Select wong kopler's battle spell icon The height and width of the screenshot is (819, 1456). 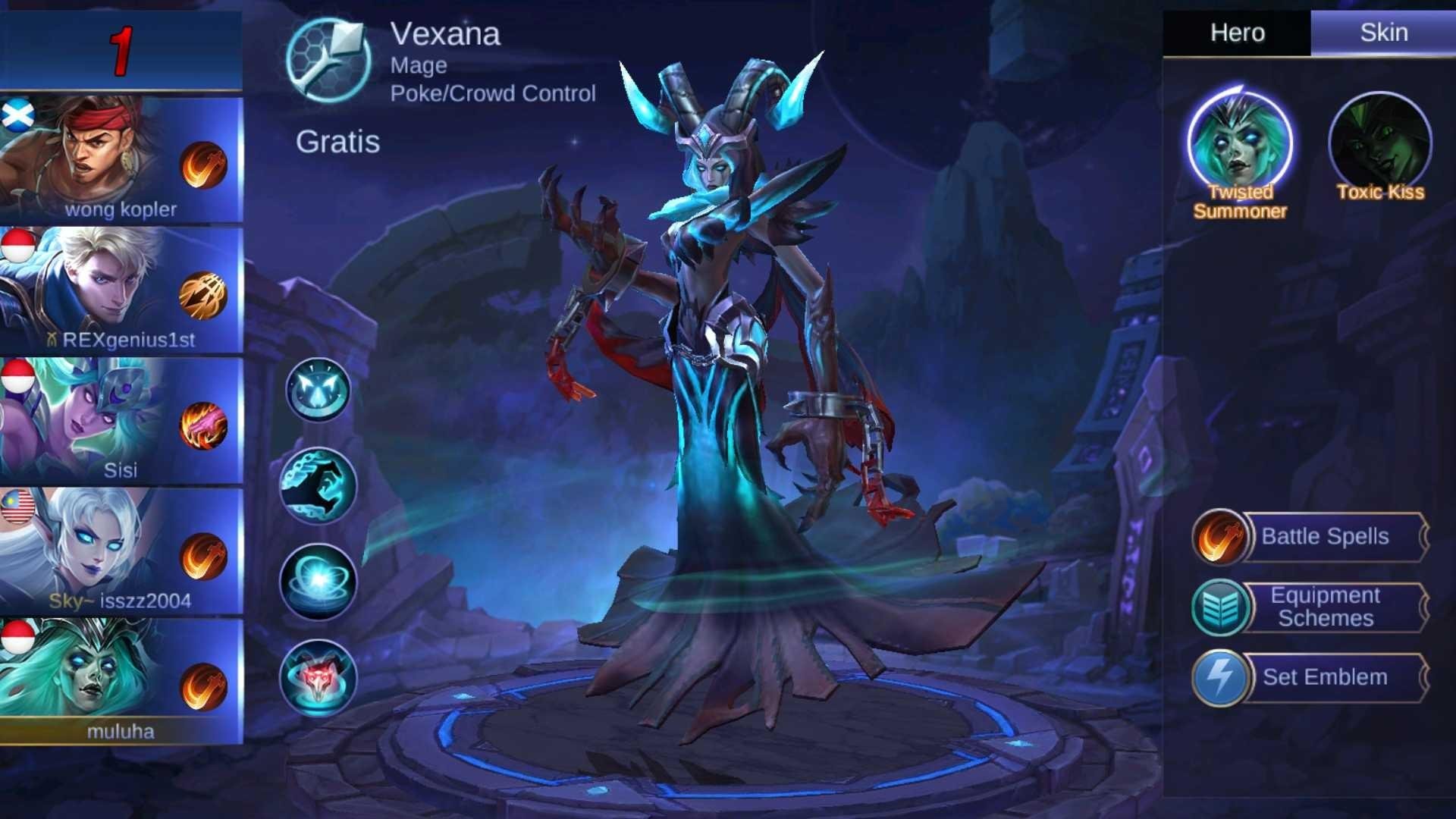(202, 166)
